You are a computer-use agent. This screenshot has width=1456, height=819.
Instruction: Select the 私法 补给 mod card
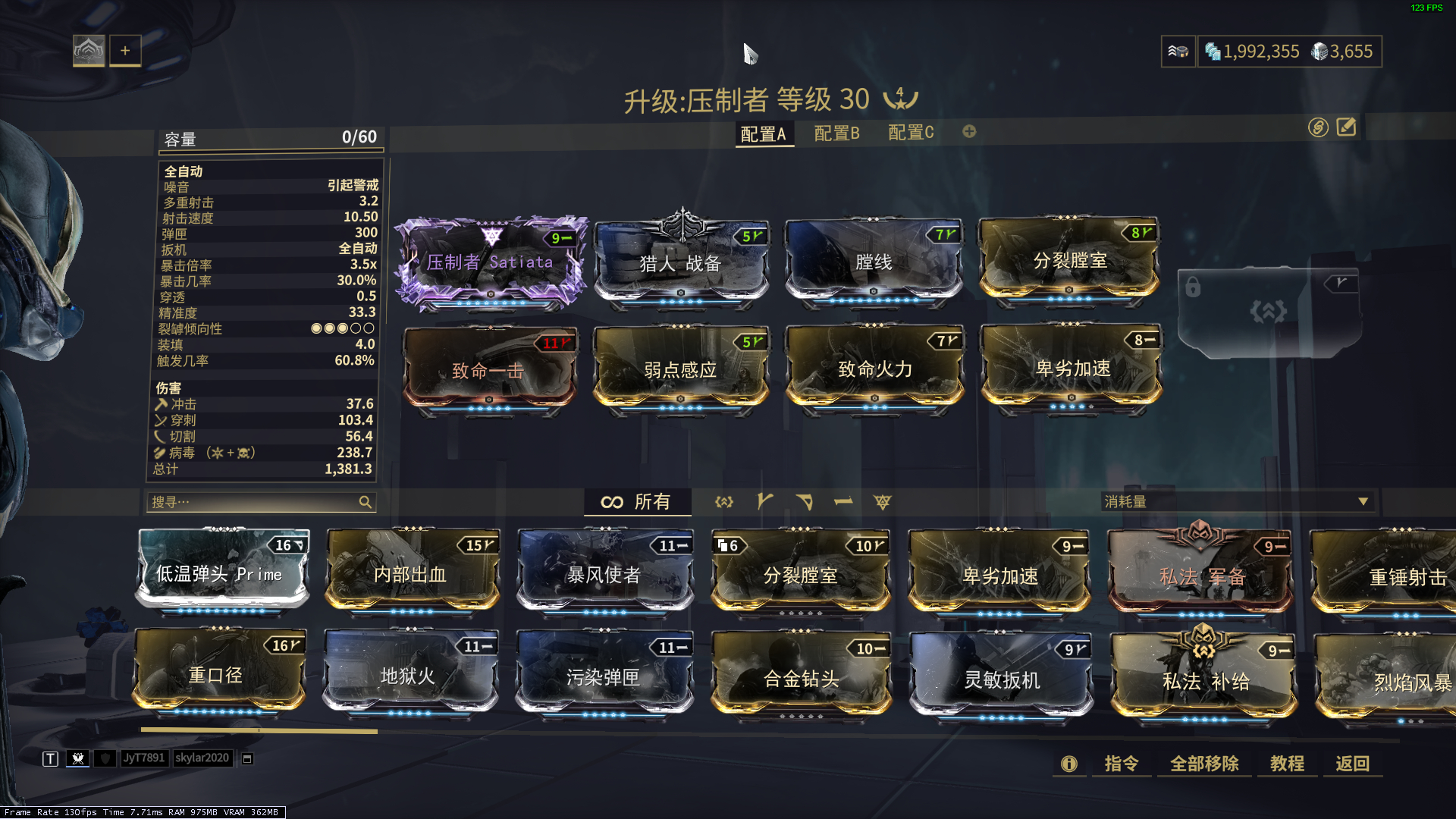click(1204, 680)
